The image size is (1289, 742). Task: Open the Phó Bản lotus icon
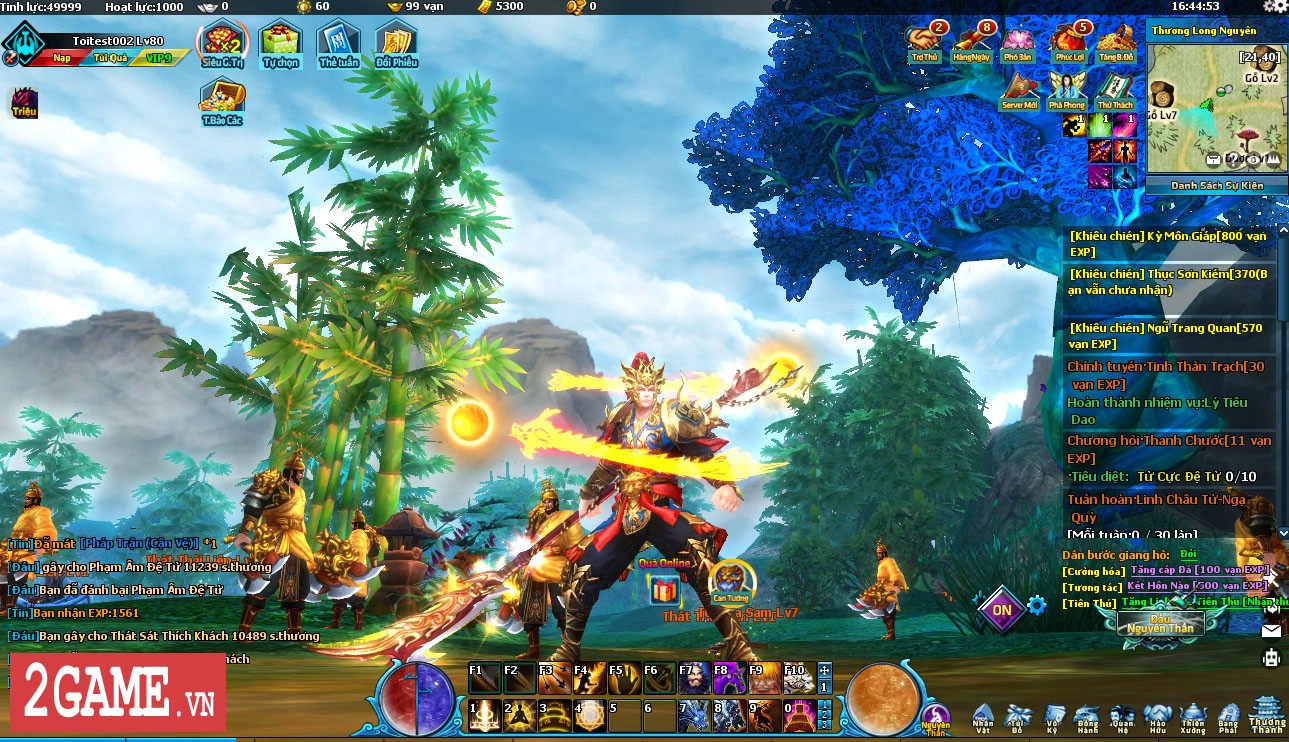click(x=1016, y=41)
